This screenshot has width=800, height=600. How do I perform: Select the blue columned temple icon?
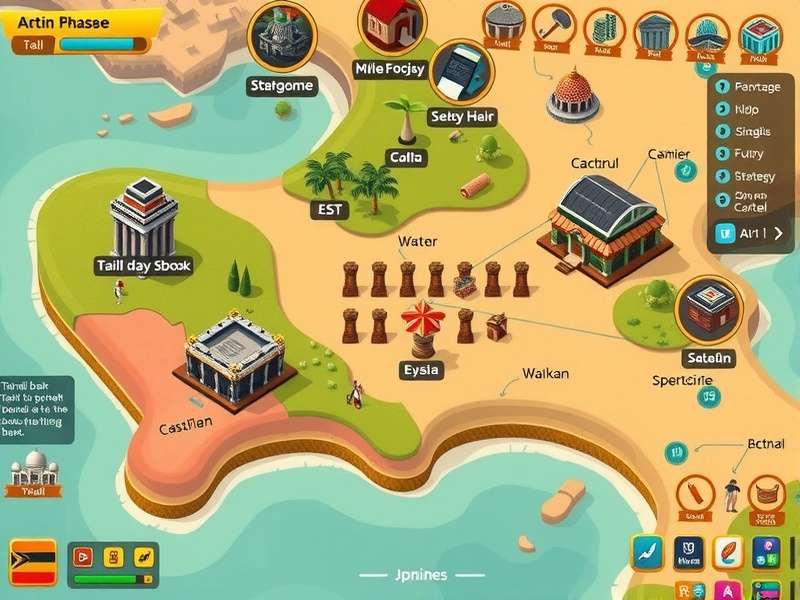click(656, 32)
